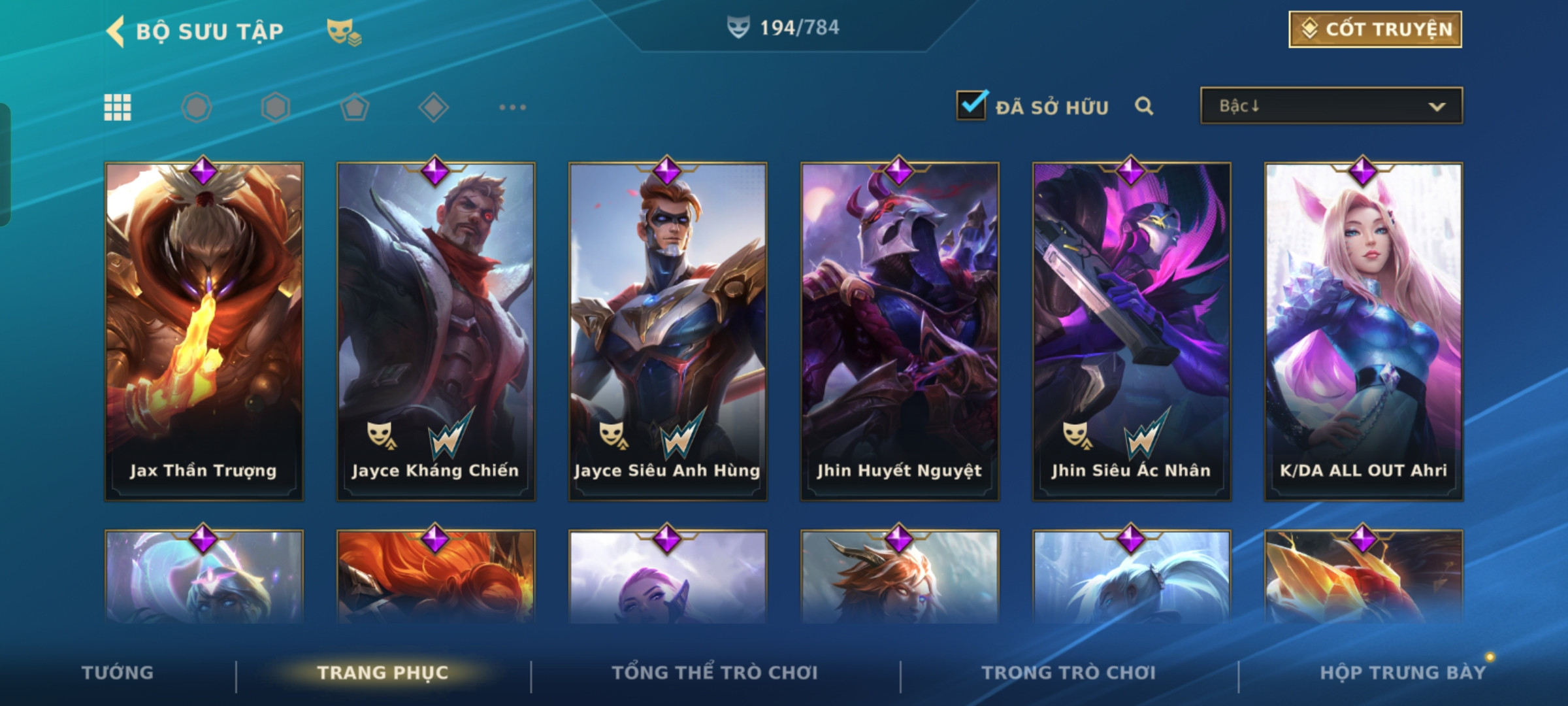Viewport: 1568px width, 706px height.
Task: Open the Hộp Trưng Bày tab
Action: pos(1403,673)
